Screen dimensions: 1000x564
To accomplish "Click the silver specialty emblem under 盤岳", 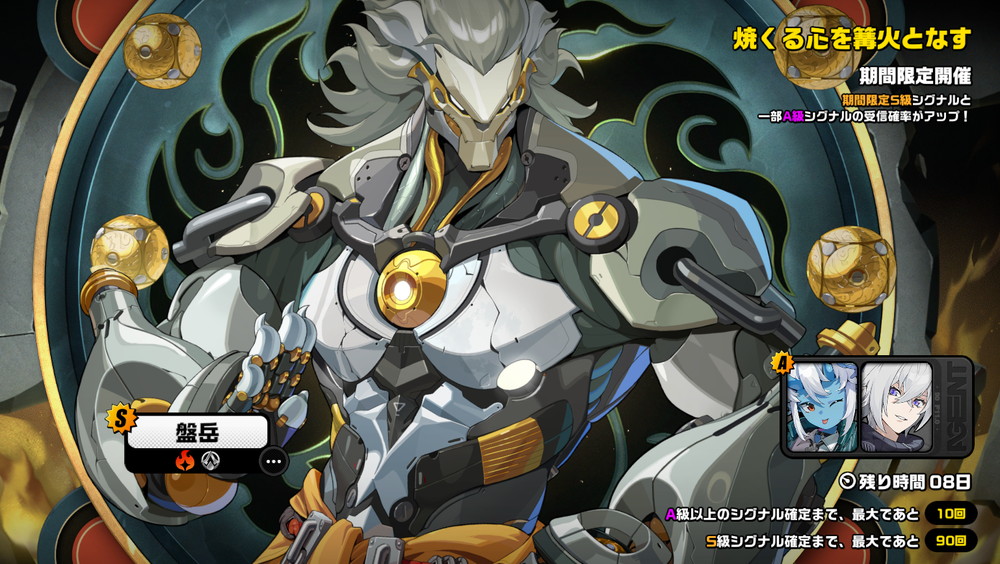I will click(x=210, y=461).
